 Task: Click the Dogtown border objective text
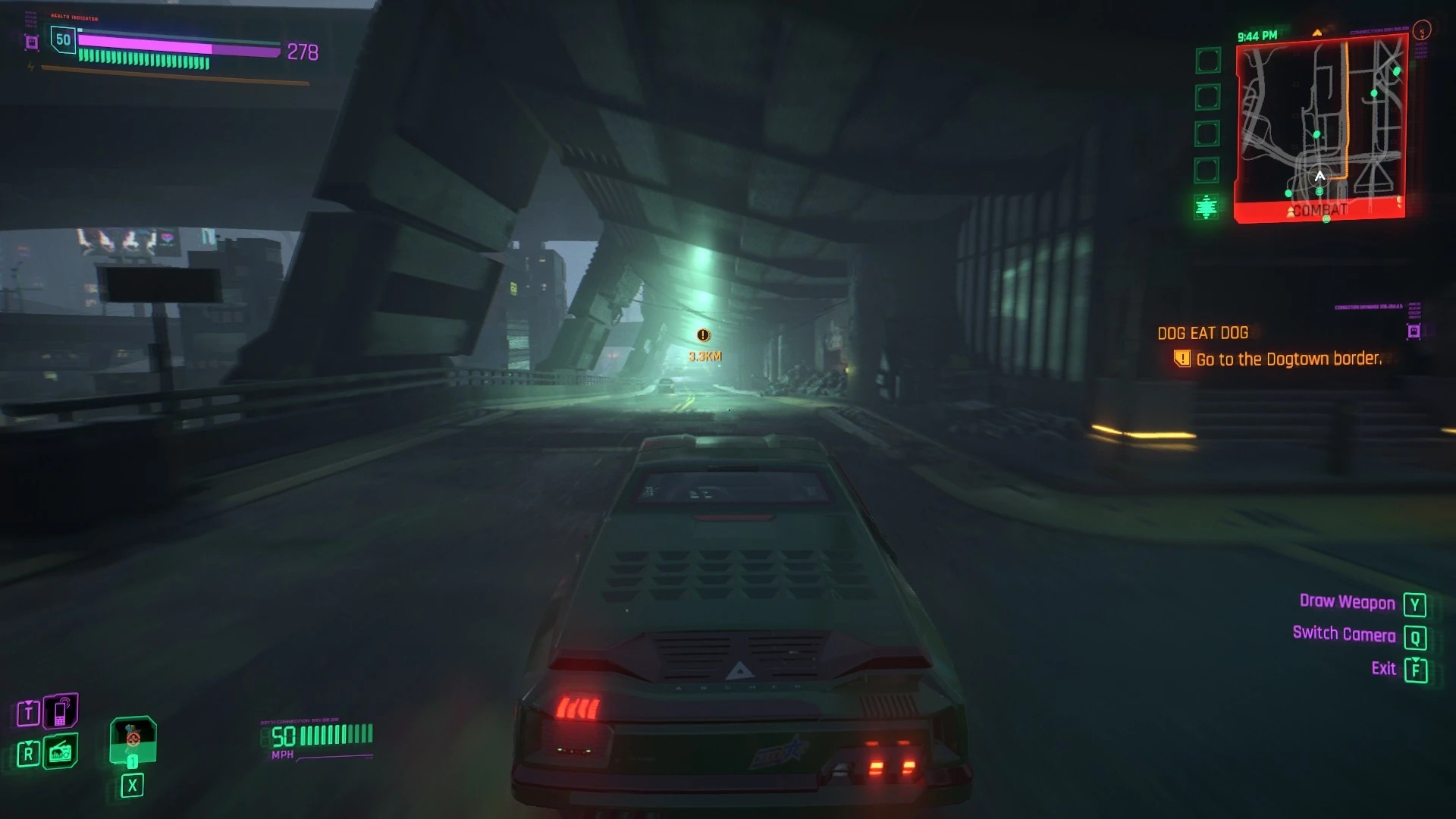[x=1288, y=359]
